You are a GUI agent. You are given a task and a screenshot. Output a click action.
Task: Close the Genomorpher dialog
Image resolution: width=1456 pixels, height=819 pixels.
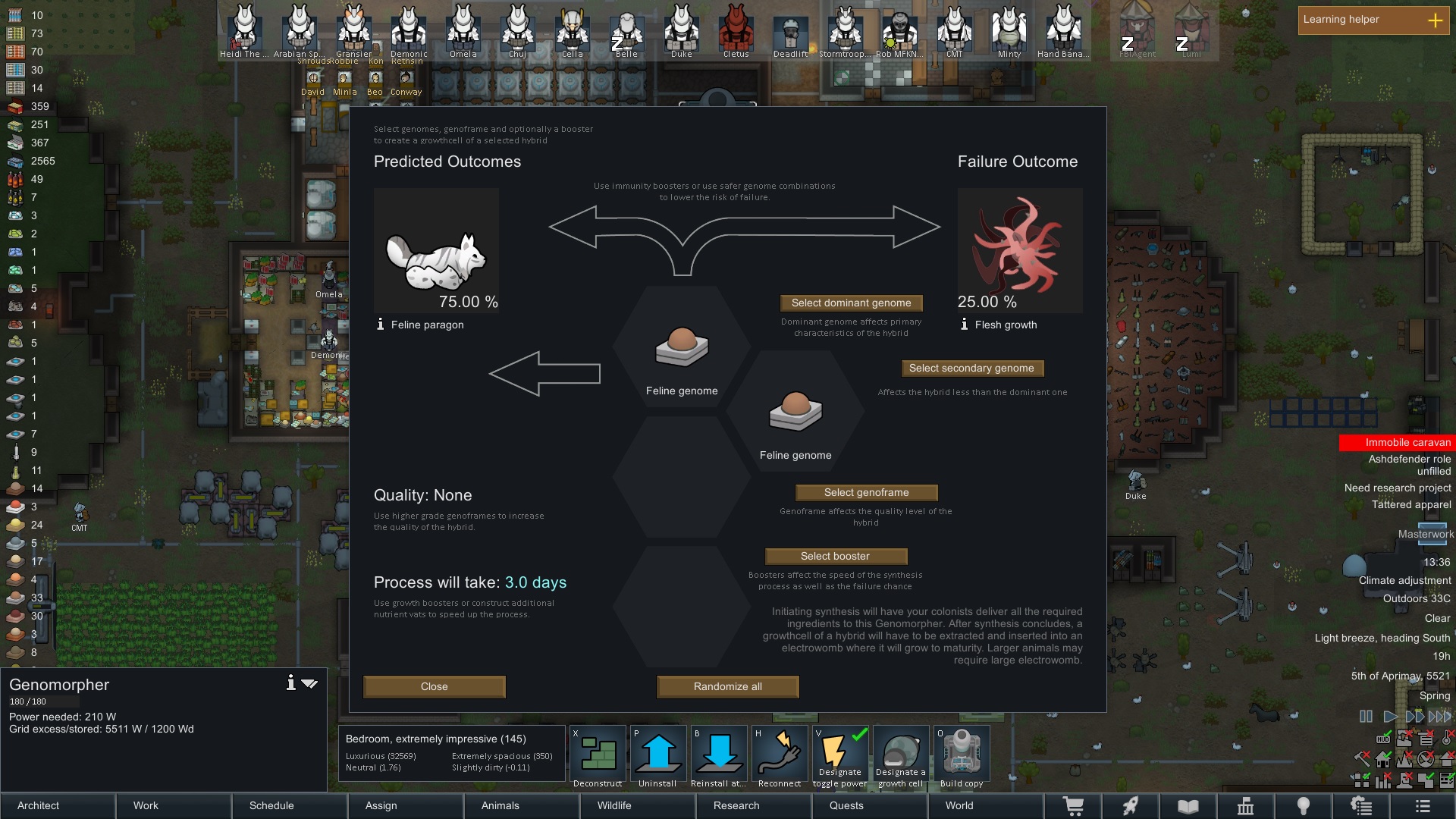434,686
